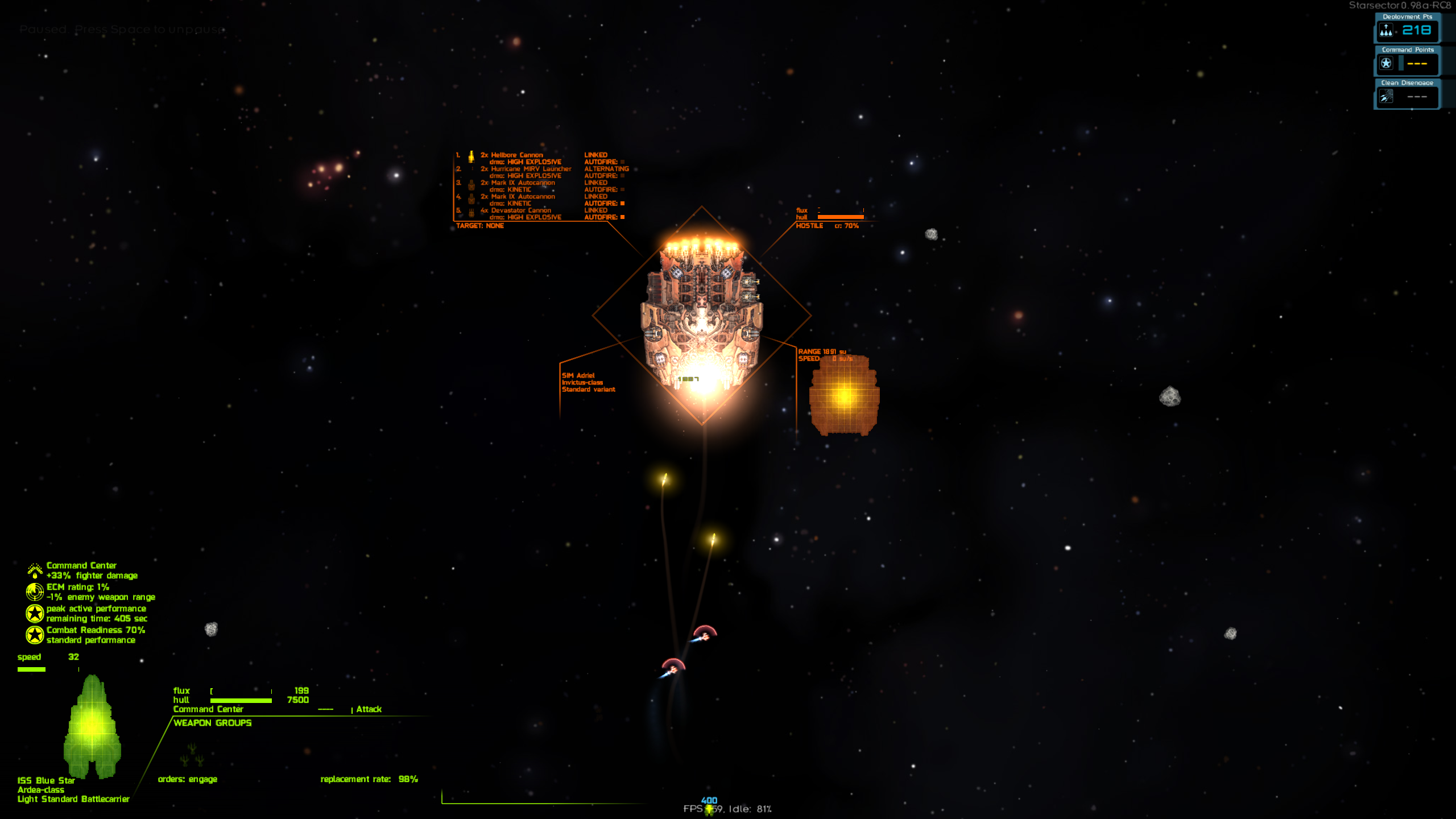The height and width of the screenshot is (819, 1456).
Task: Click the ISS Blue Star ship silhouette
Action: coord(92,727)
